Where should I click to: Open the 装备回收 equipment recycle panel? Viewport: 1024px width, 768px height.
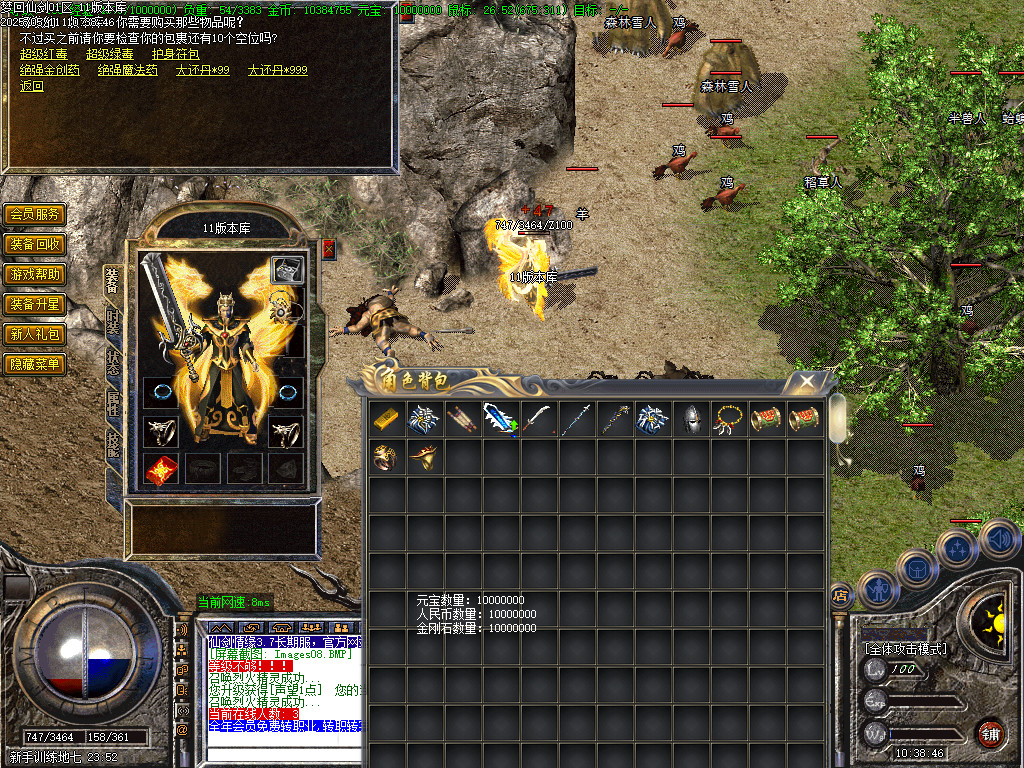[35, 244]
